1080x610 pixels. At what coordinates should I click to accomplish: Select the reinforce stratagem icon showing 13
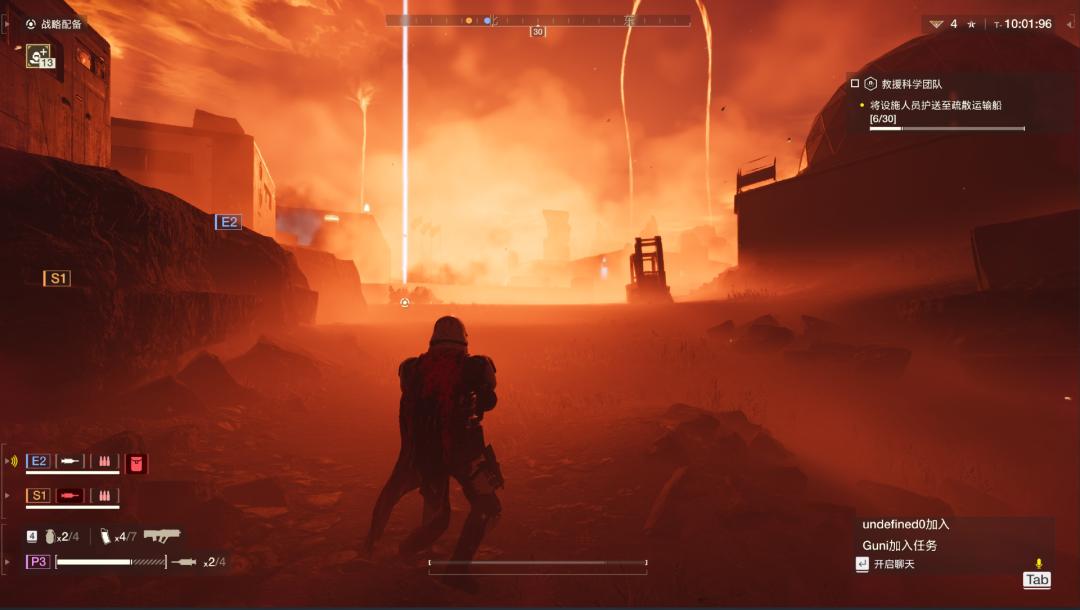pos(40,57)
